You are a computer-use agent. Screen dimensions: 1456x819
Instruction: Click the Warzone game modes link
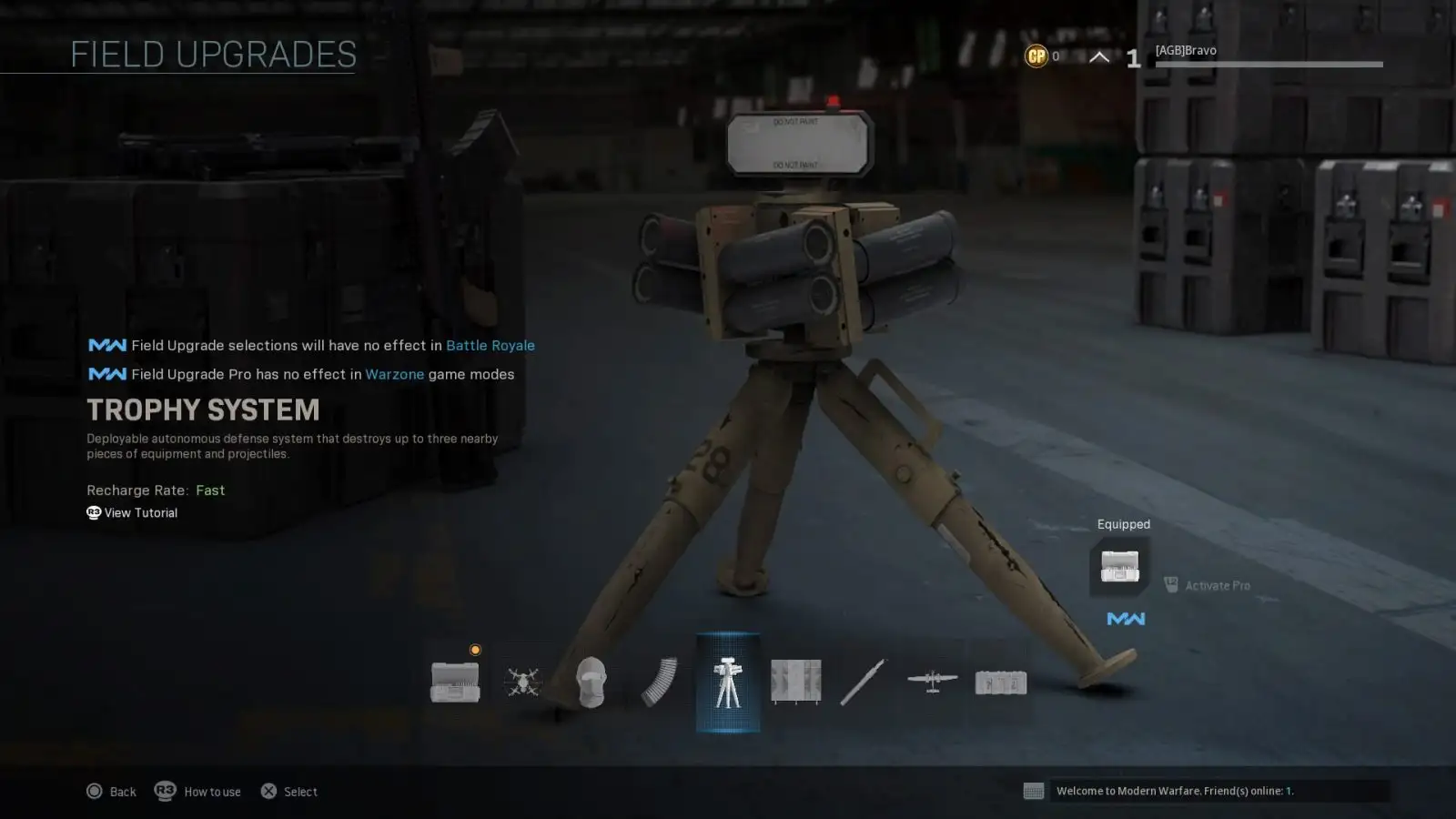pos(394,374)
